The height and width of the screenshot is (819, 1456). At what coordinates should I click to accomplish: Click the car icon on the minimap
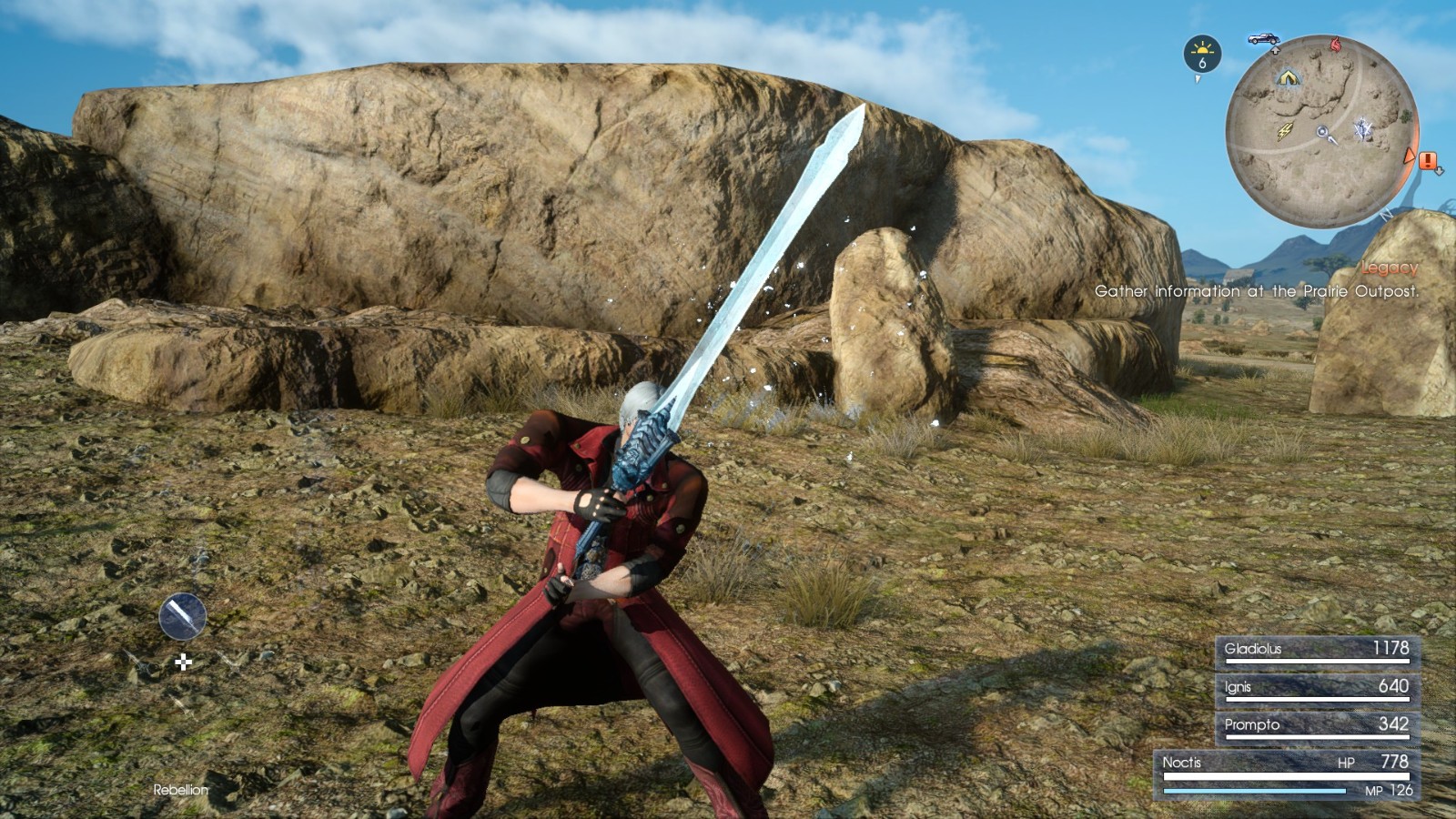click(1264, 39)
